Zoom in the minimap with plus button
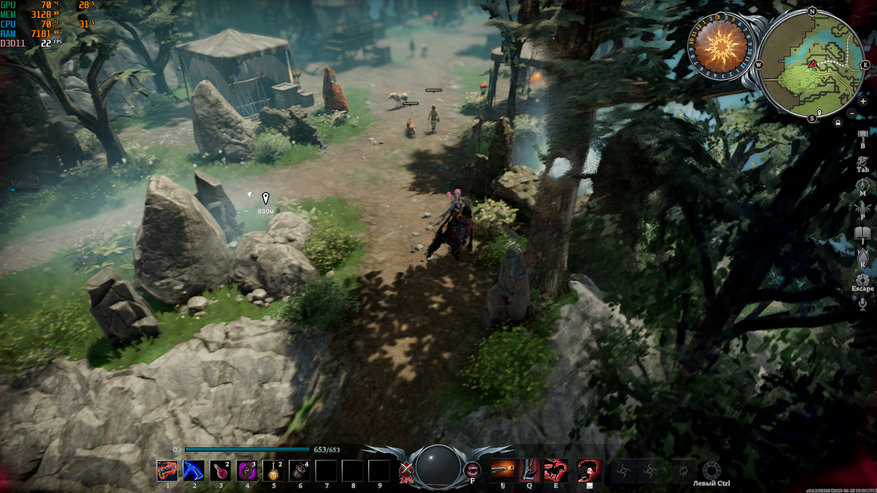 pos(862,100)
